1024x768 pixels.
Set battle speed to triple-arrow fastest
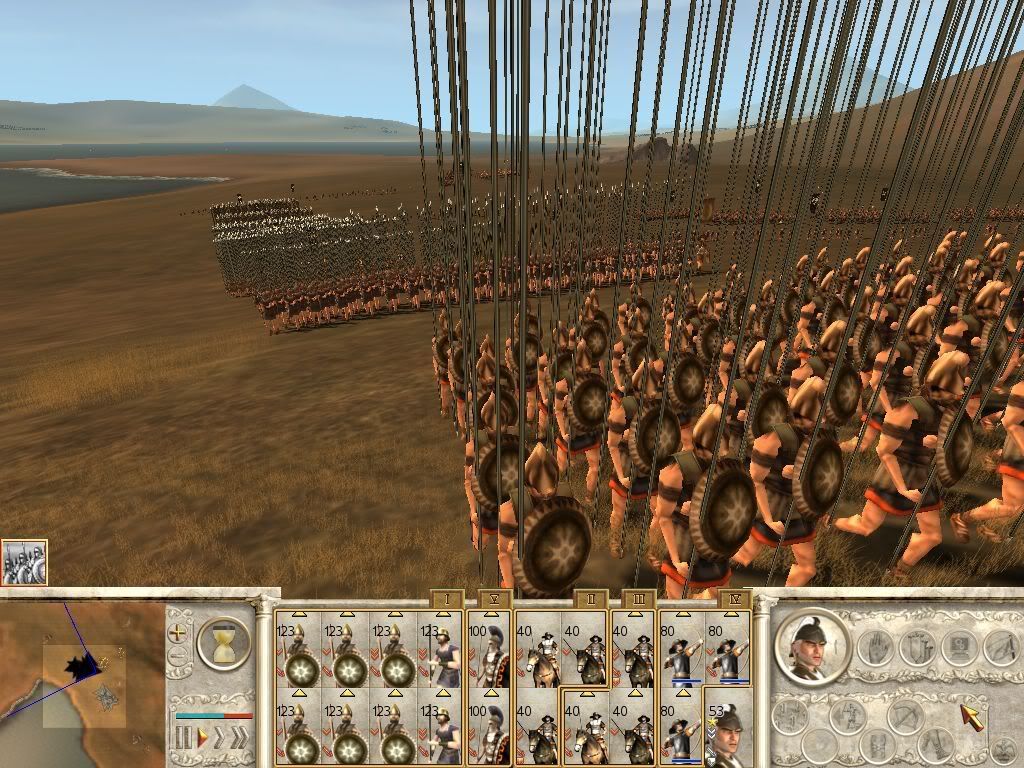click(x=241, y=739)
